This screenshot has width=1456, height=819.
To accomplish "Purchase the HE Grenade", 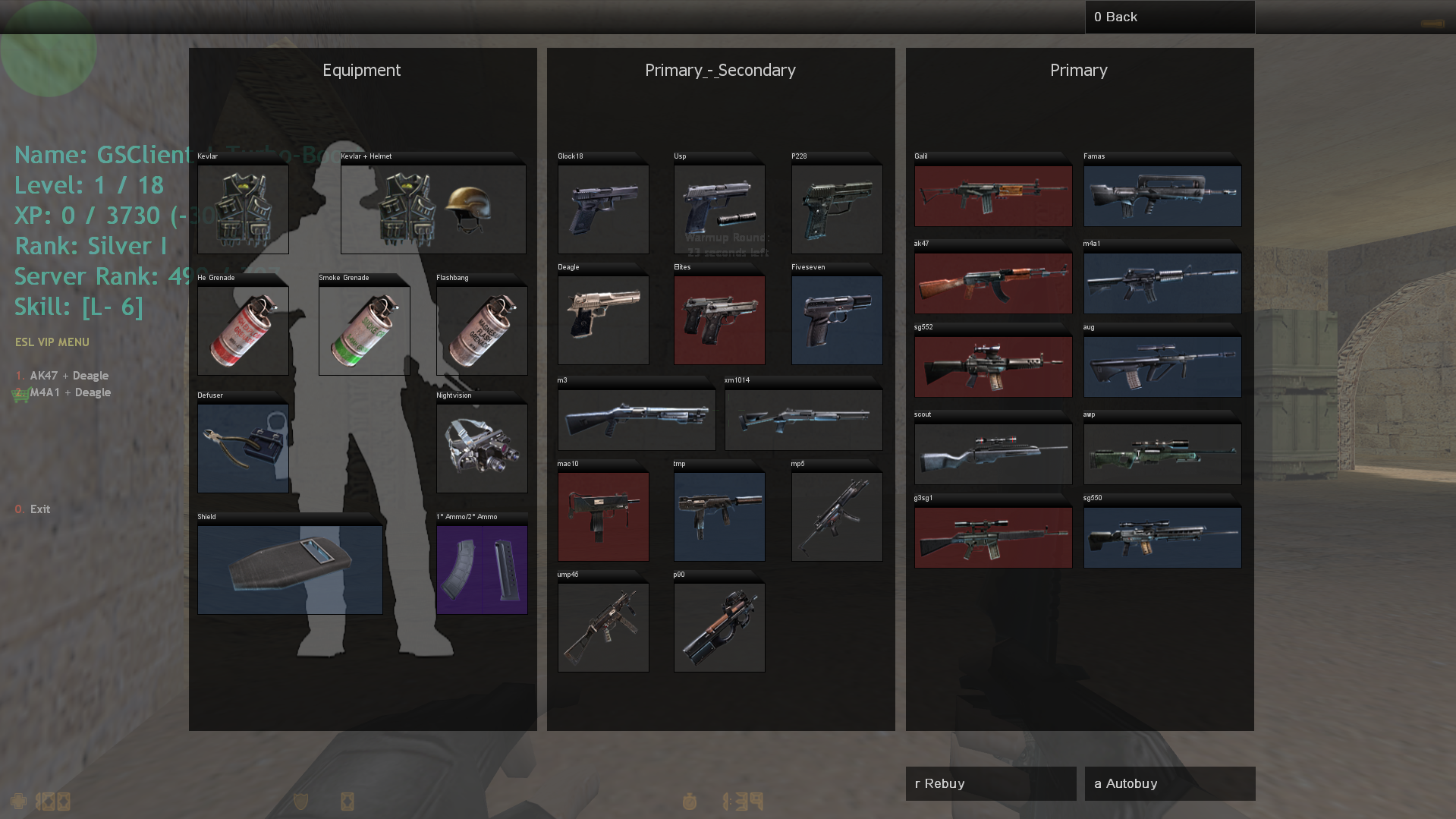I will click(x=243, y=330).
